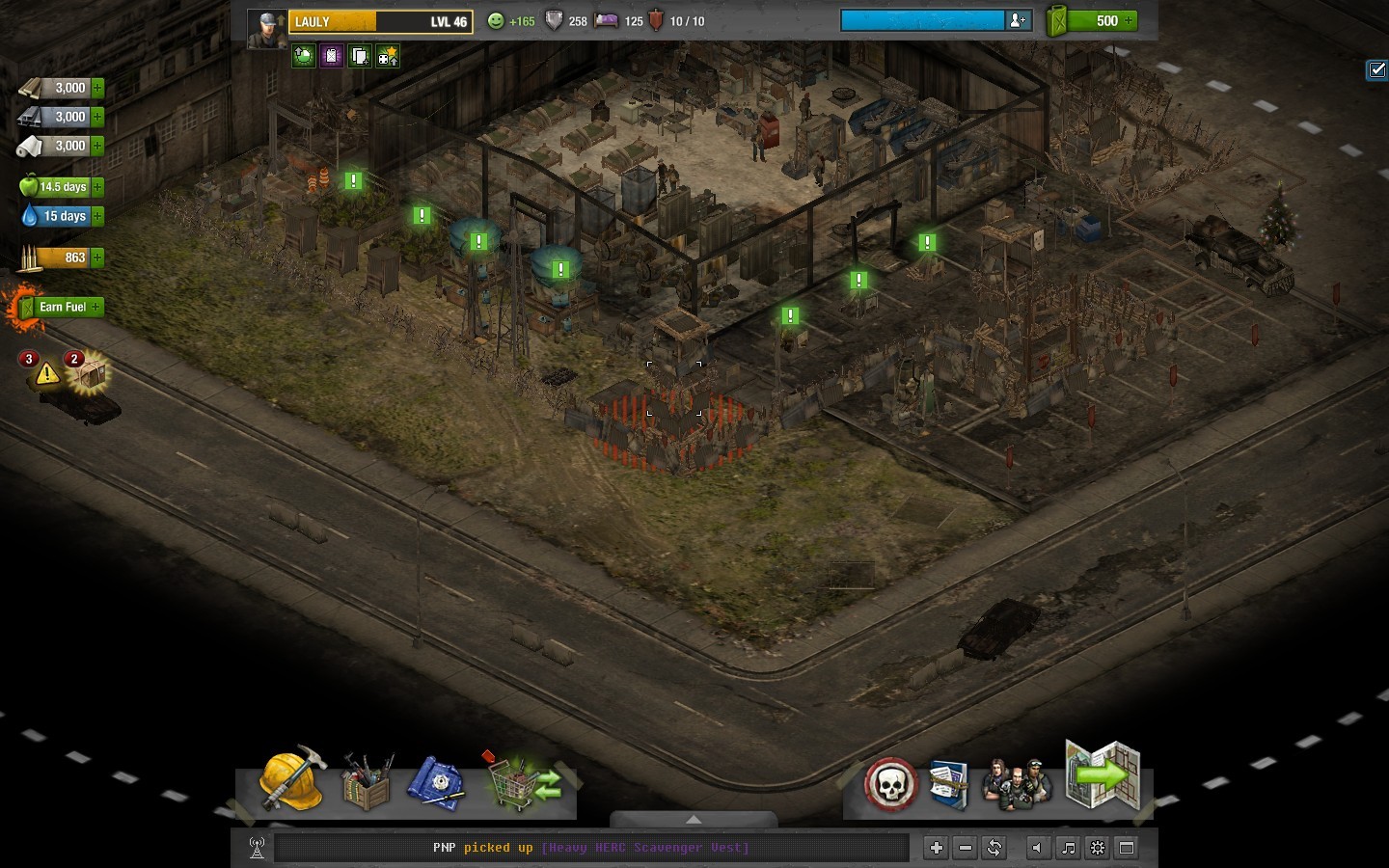This screenshot has height=868, width=1389.
Task: Open the yellow warning alerts icon
Action: (45, 373)
